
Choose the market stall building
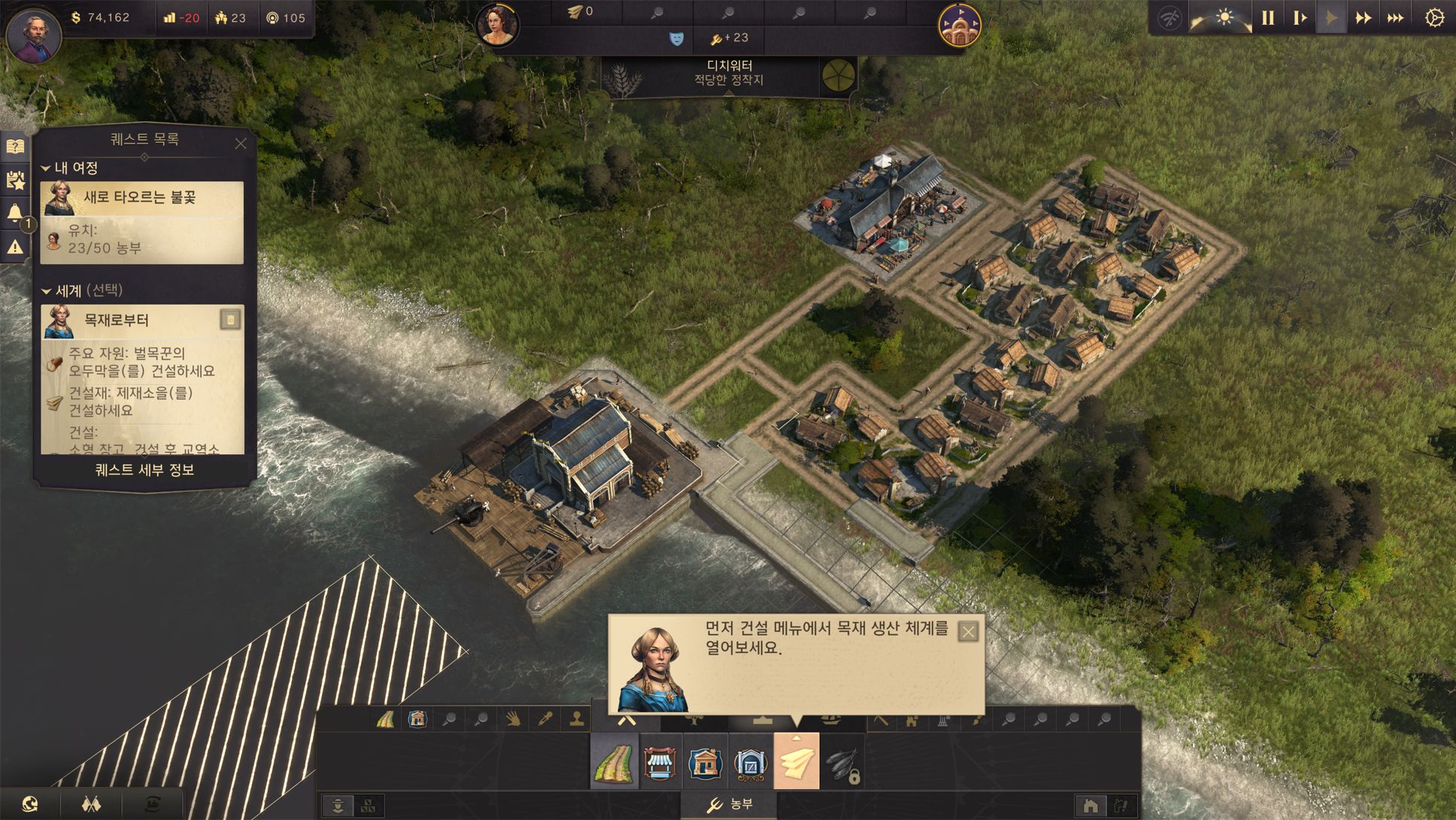(x=660, y=763)
